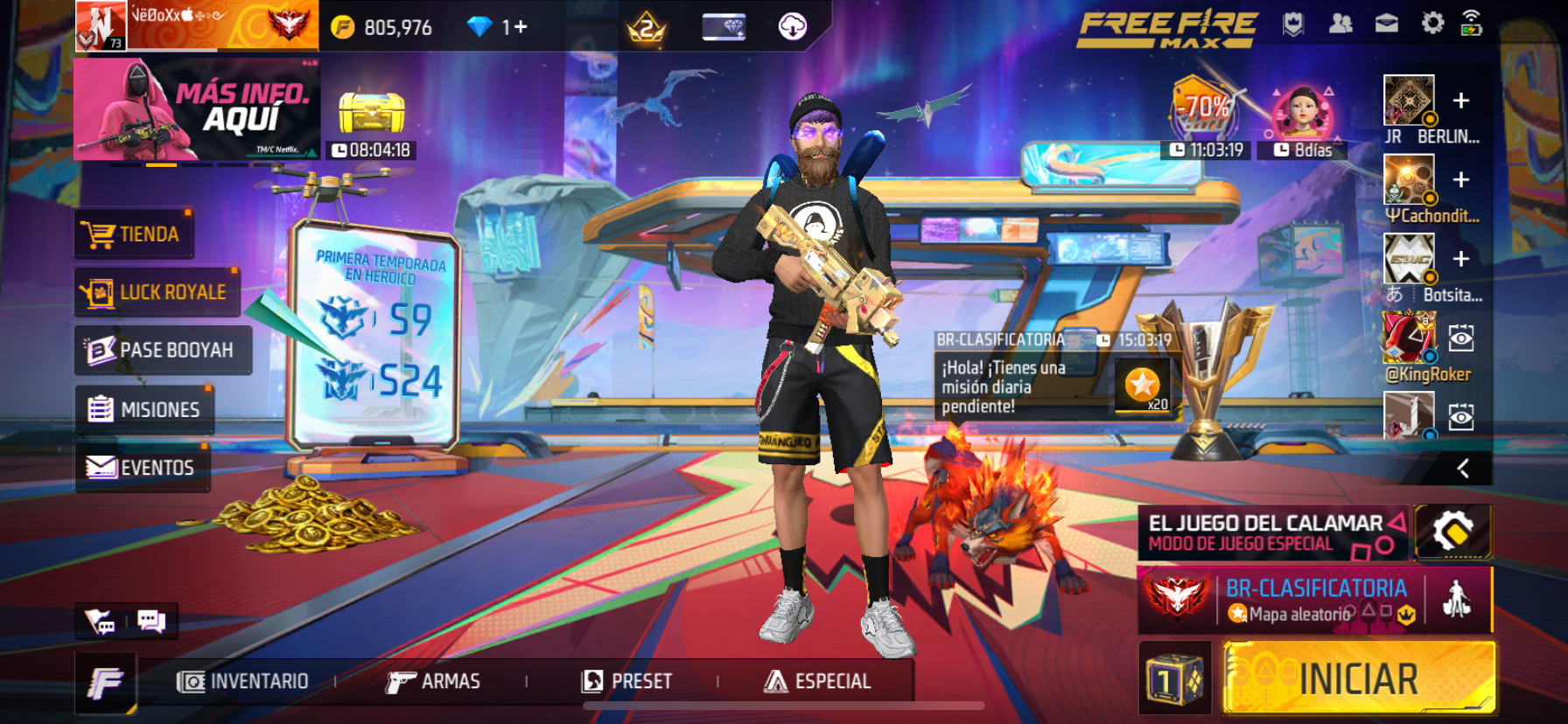Open the chat bubble icon
The width and height of the screenshot is (1568, 724).
tap(151, 621)
